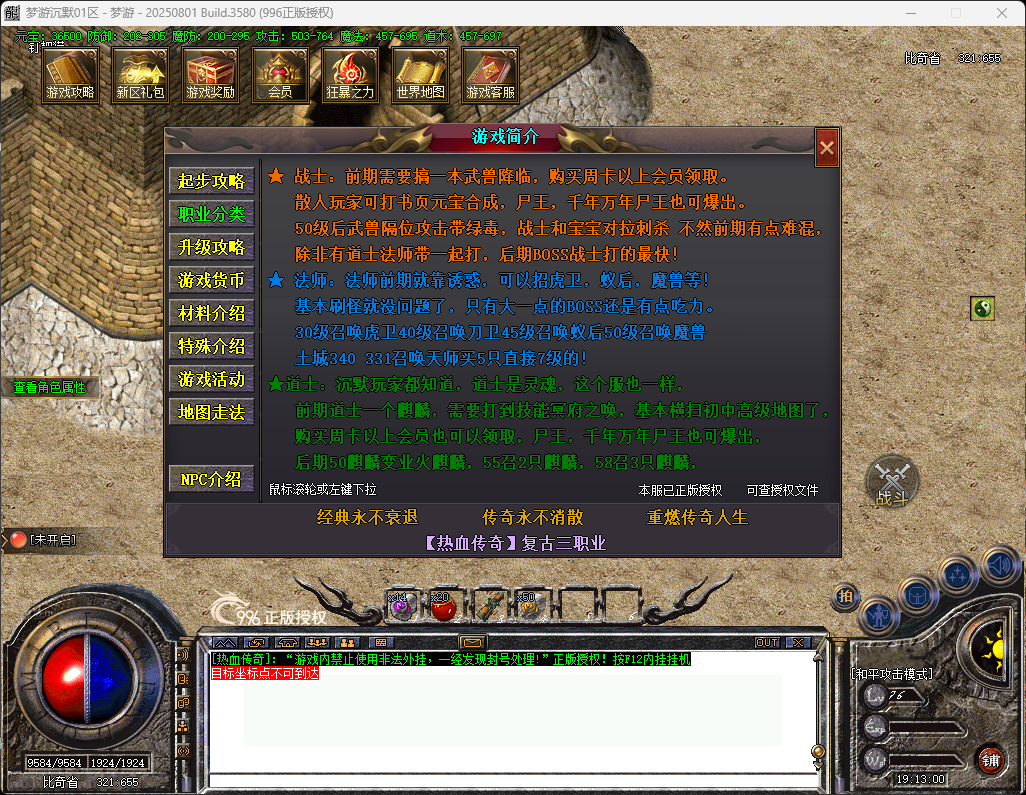This screenshot has height=795, width=1026.
Task: Open the NPC介绍 section
Action: click(x=211, y=479)
